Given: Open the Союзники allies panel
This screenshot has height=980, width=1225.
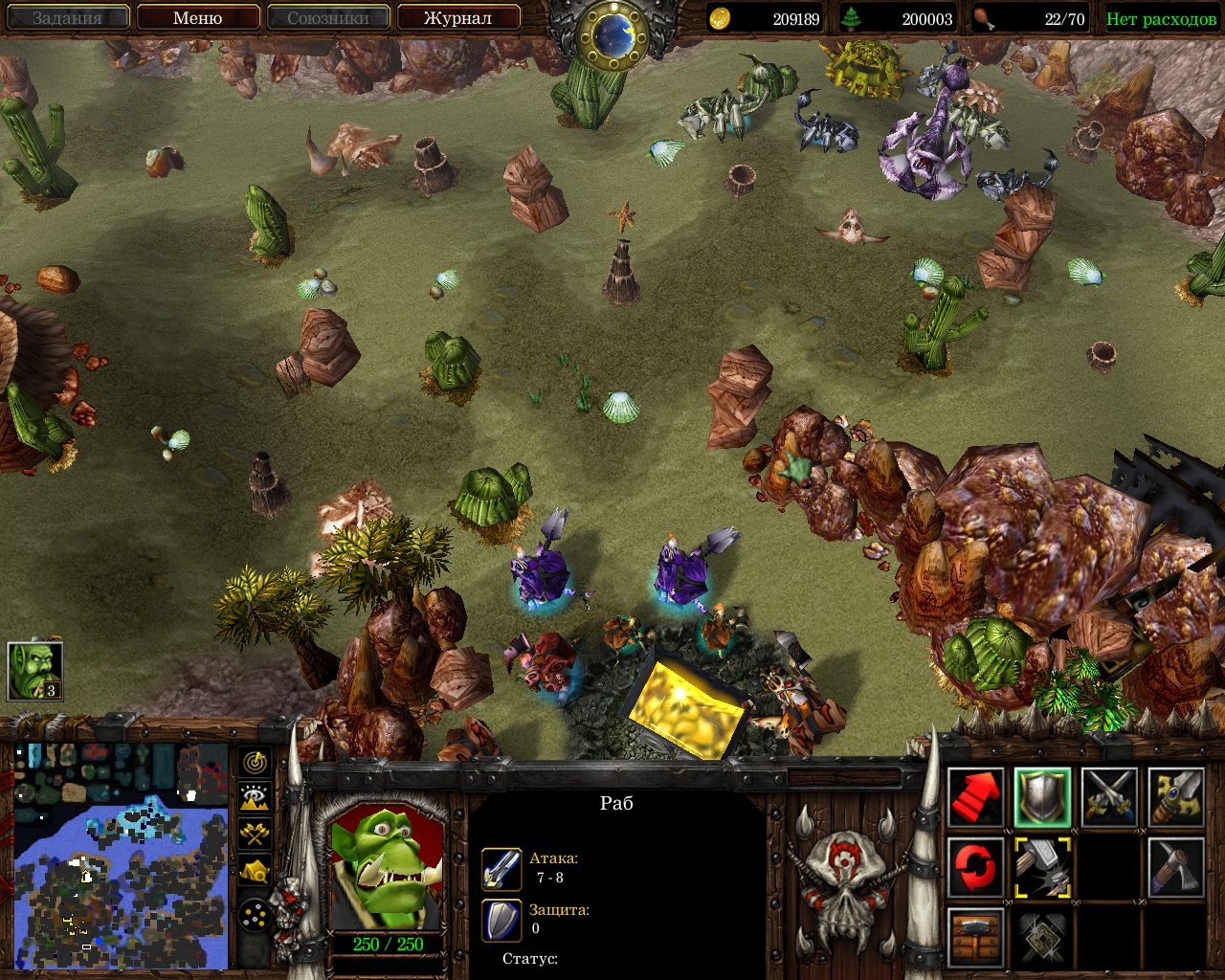Looking at the screenshot, I should 328,17.
